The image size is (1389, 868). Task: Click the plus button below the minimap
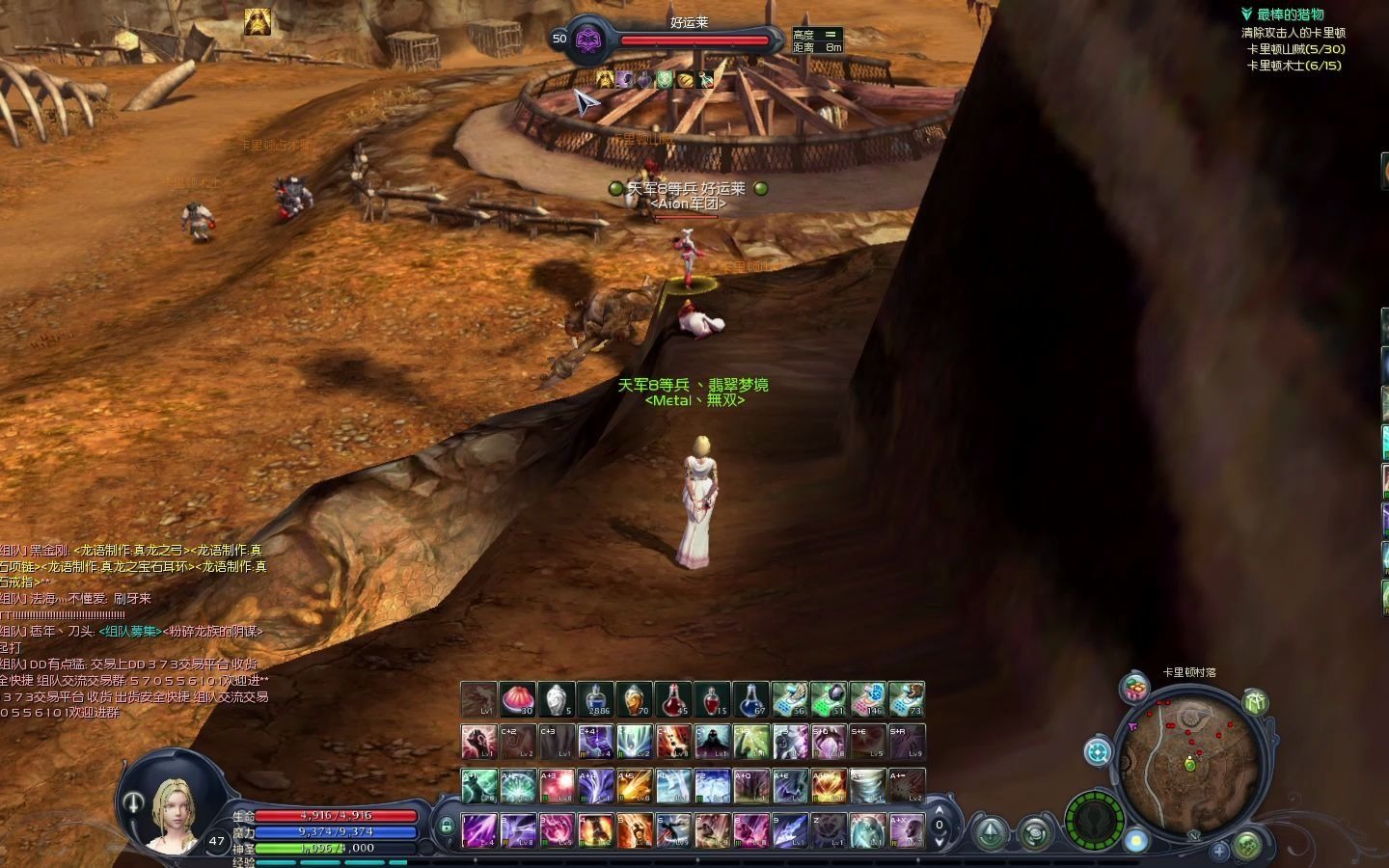coord(1219,851)
